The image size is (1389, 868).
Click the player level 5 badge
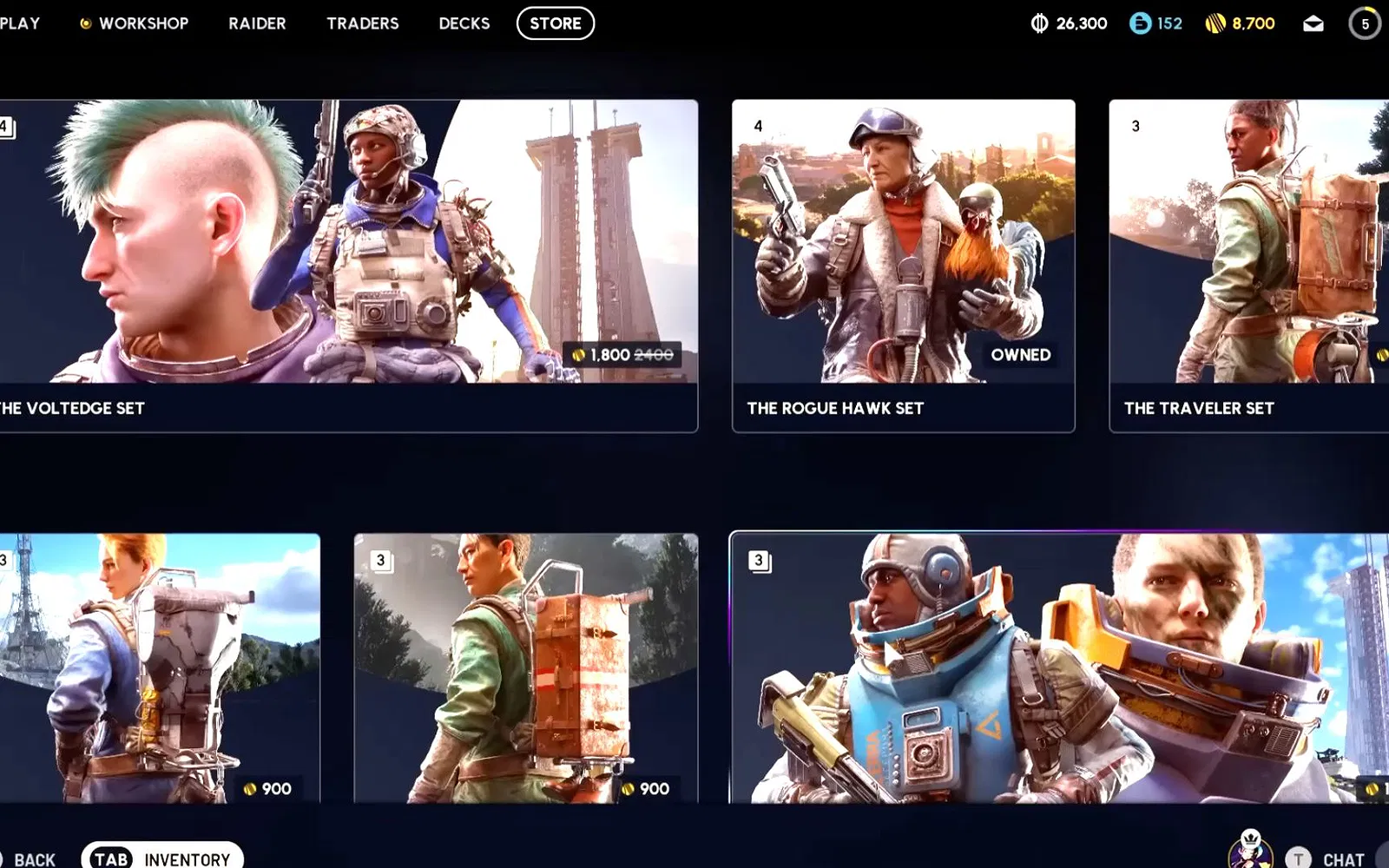click(1365, 24)
